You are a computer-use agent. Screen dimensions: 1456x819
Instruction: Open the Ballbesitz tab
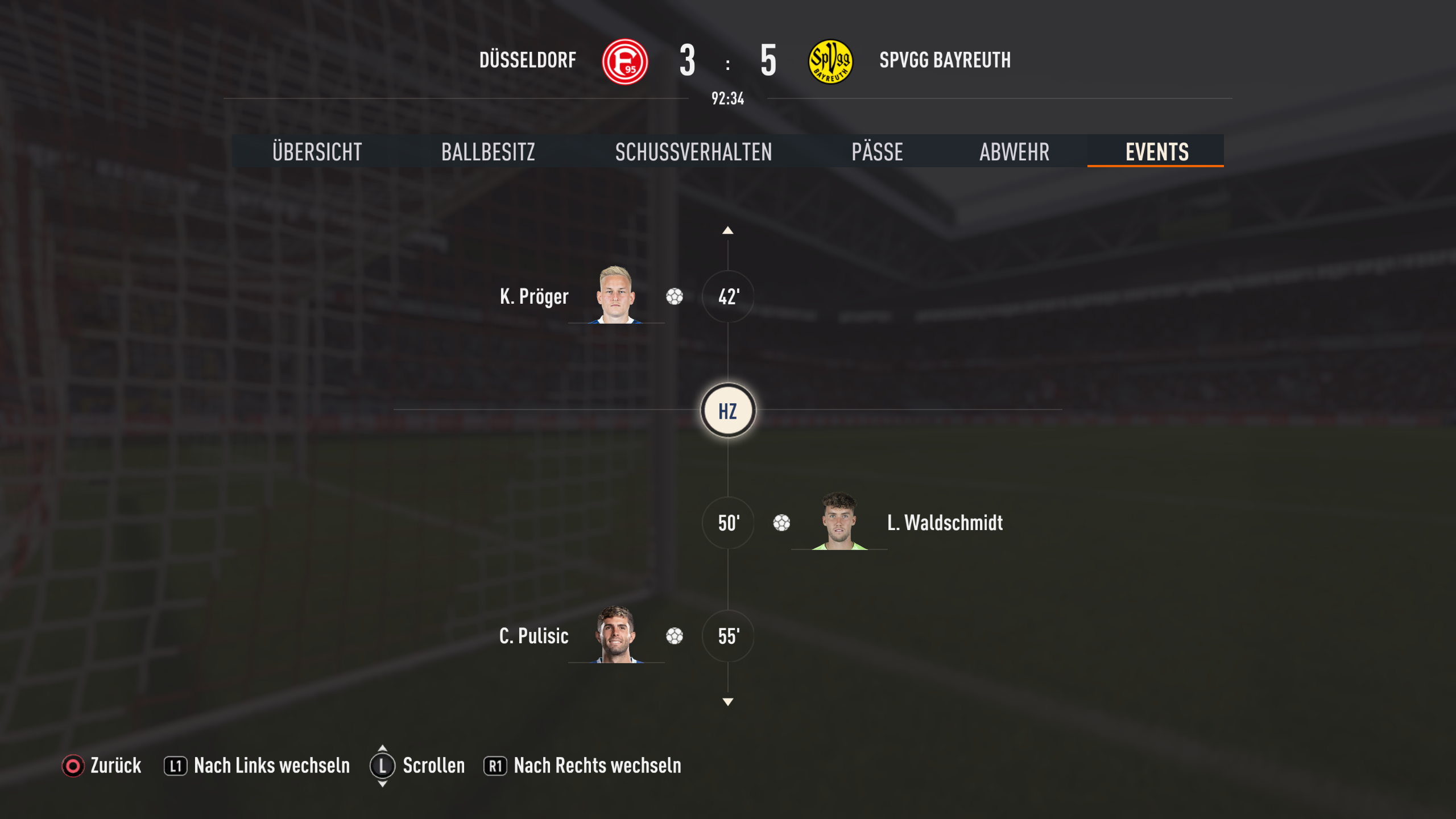pyautogui.click(x=488, y=152)
